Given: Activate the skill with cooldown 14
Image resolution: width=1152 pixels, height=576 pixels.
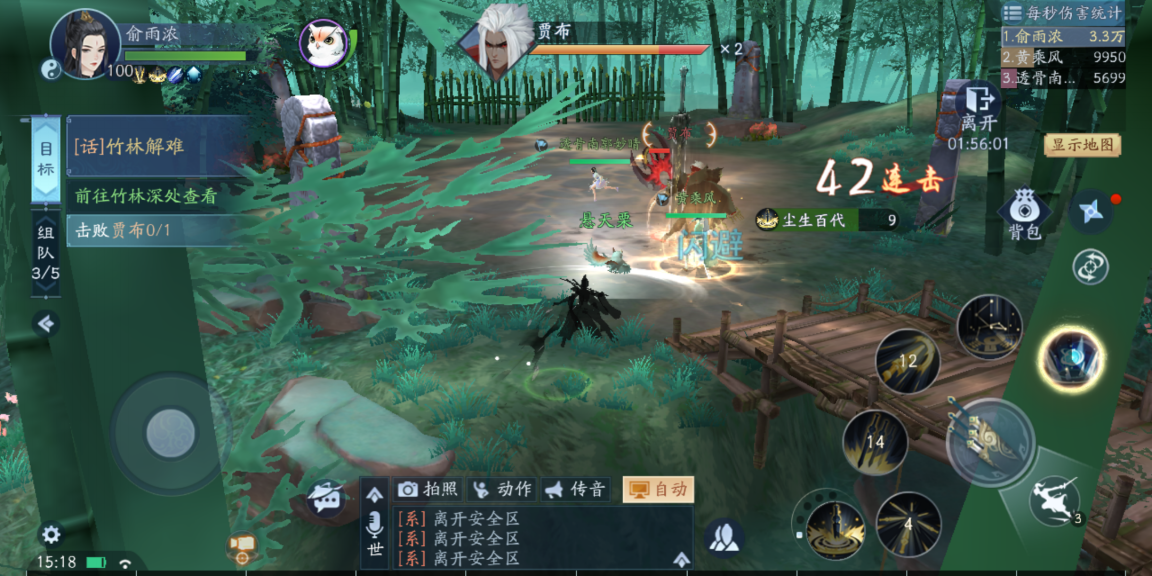Looking at the screenshot, I should [874, 441].
